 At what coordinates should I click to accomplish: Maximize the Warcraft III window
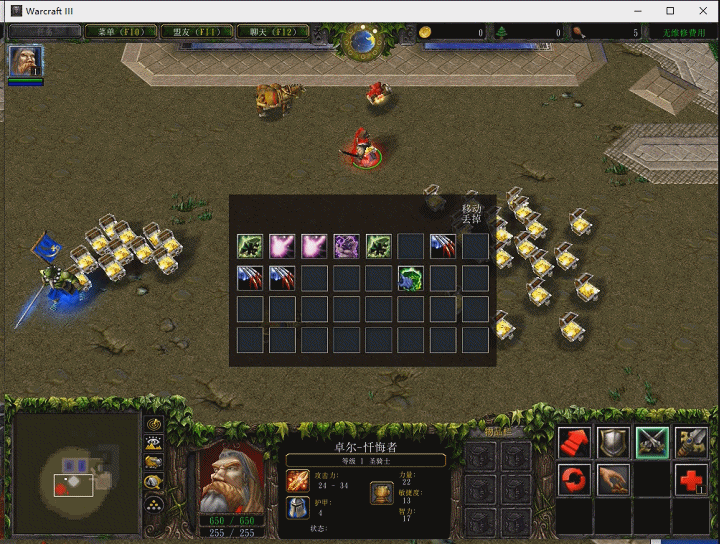click(x=670, y=10)
